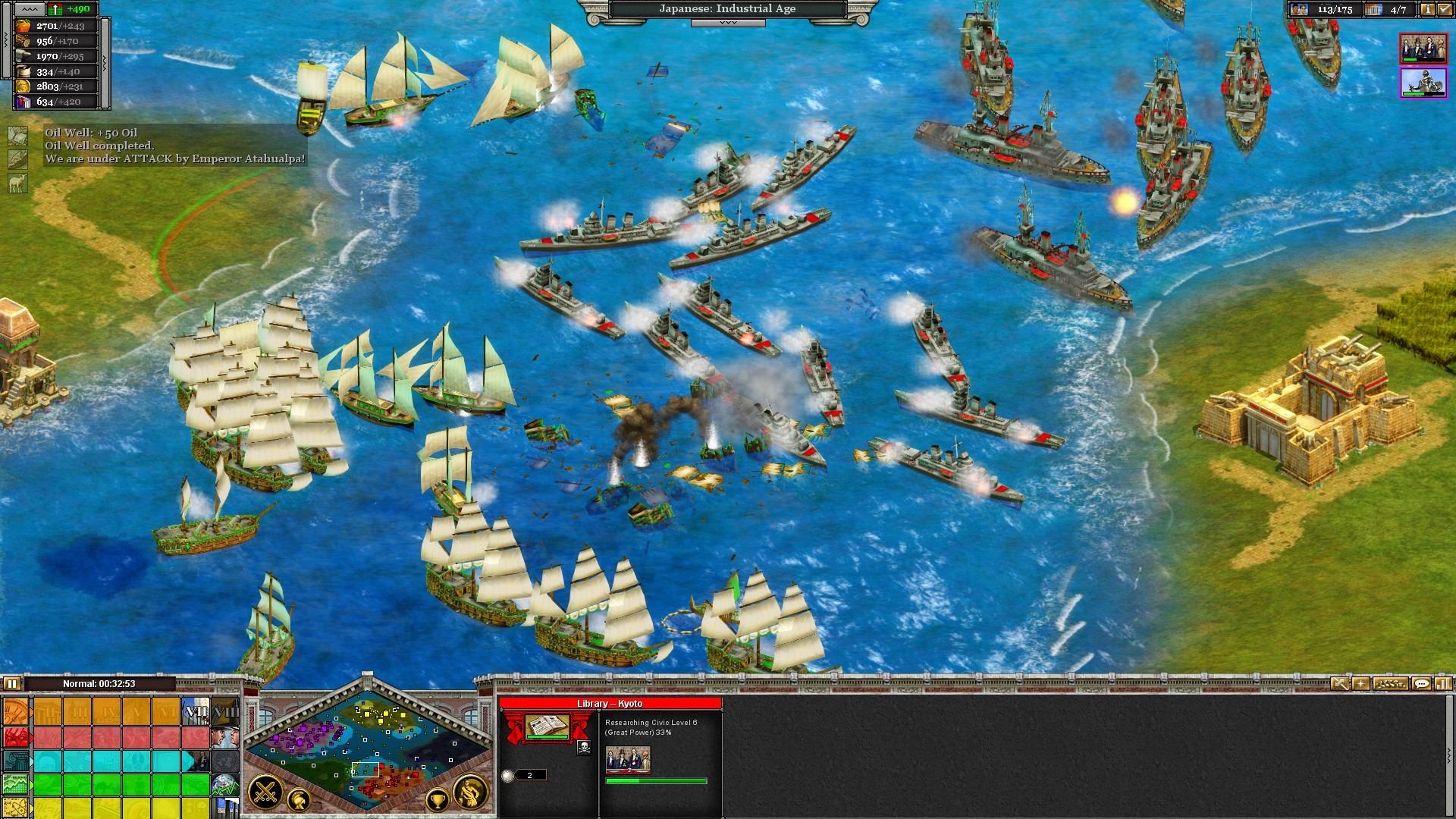Pause the game with the pause button
Image resolution: width=1456 pixels, height=819 pixels.
[11, 684]
